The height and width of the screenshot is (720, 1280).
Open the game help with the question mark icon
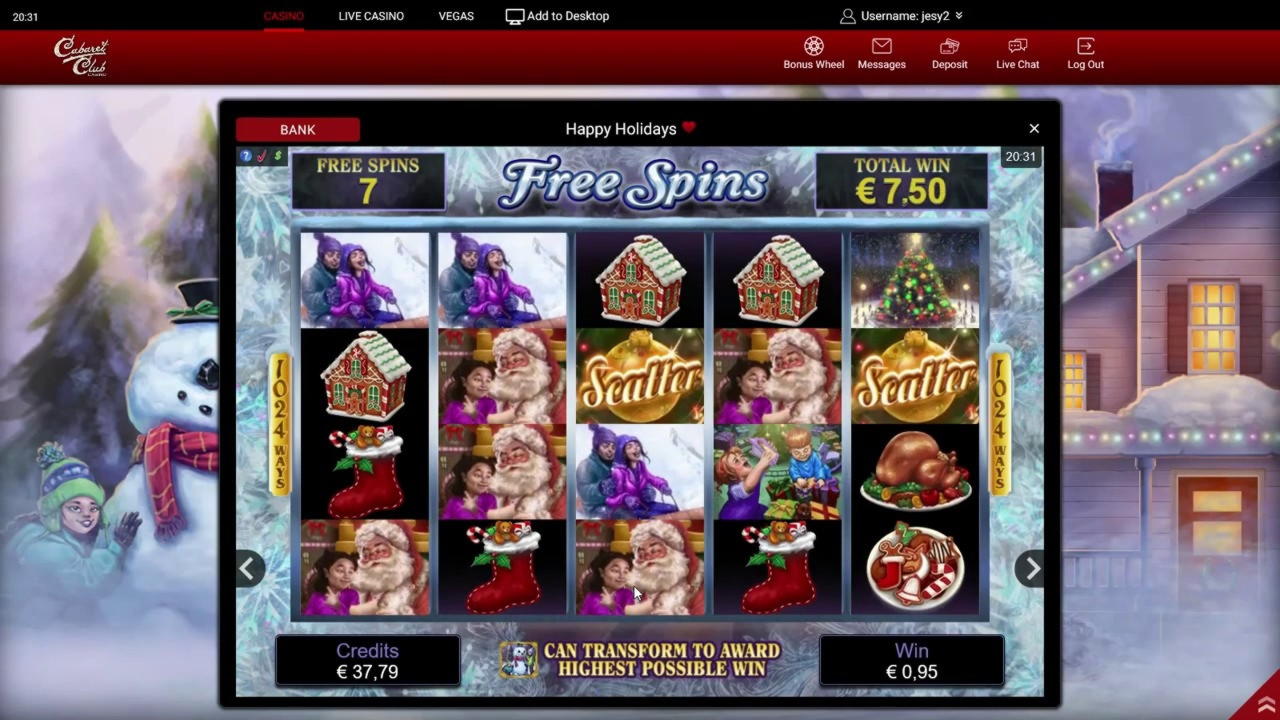(245, 156)
